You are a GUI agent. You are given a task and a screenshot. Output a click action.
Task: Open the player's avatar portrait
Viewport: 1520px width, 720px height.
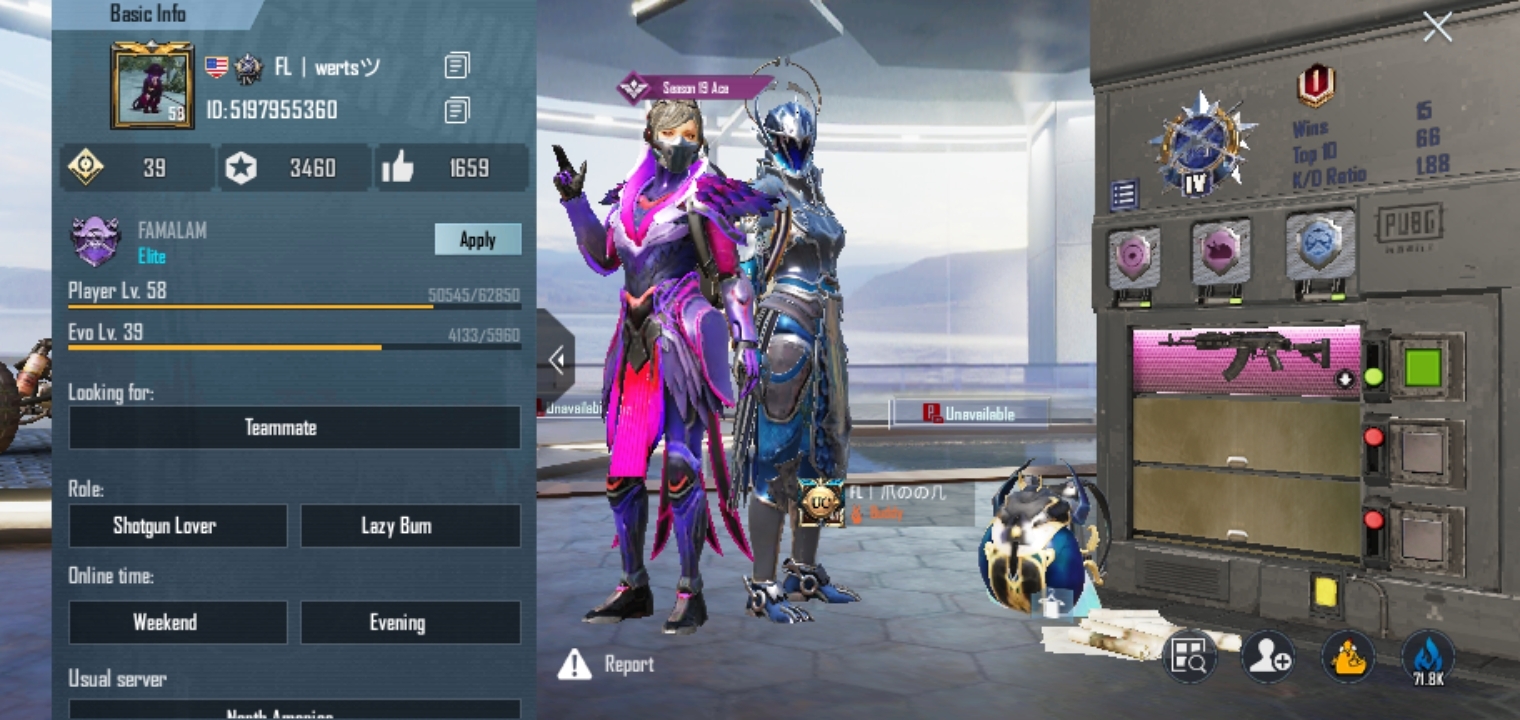tap(152, 85)
